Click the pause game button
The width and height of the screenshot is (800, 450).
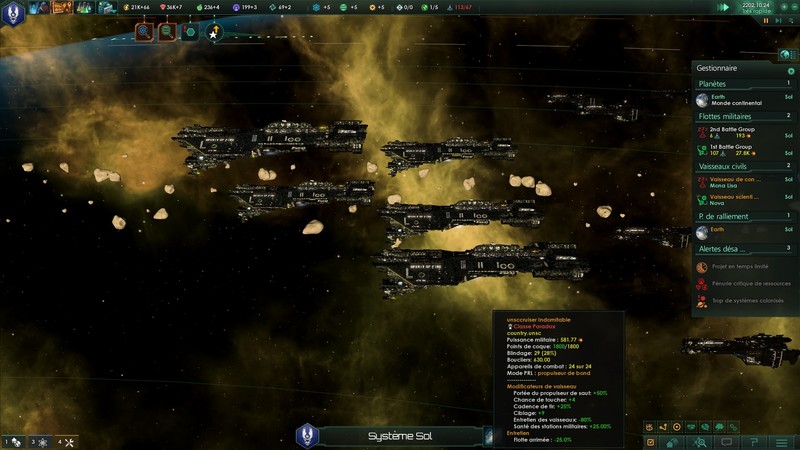click(767, 19)
